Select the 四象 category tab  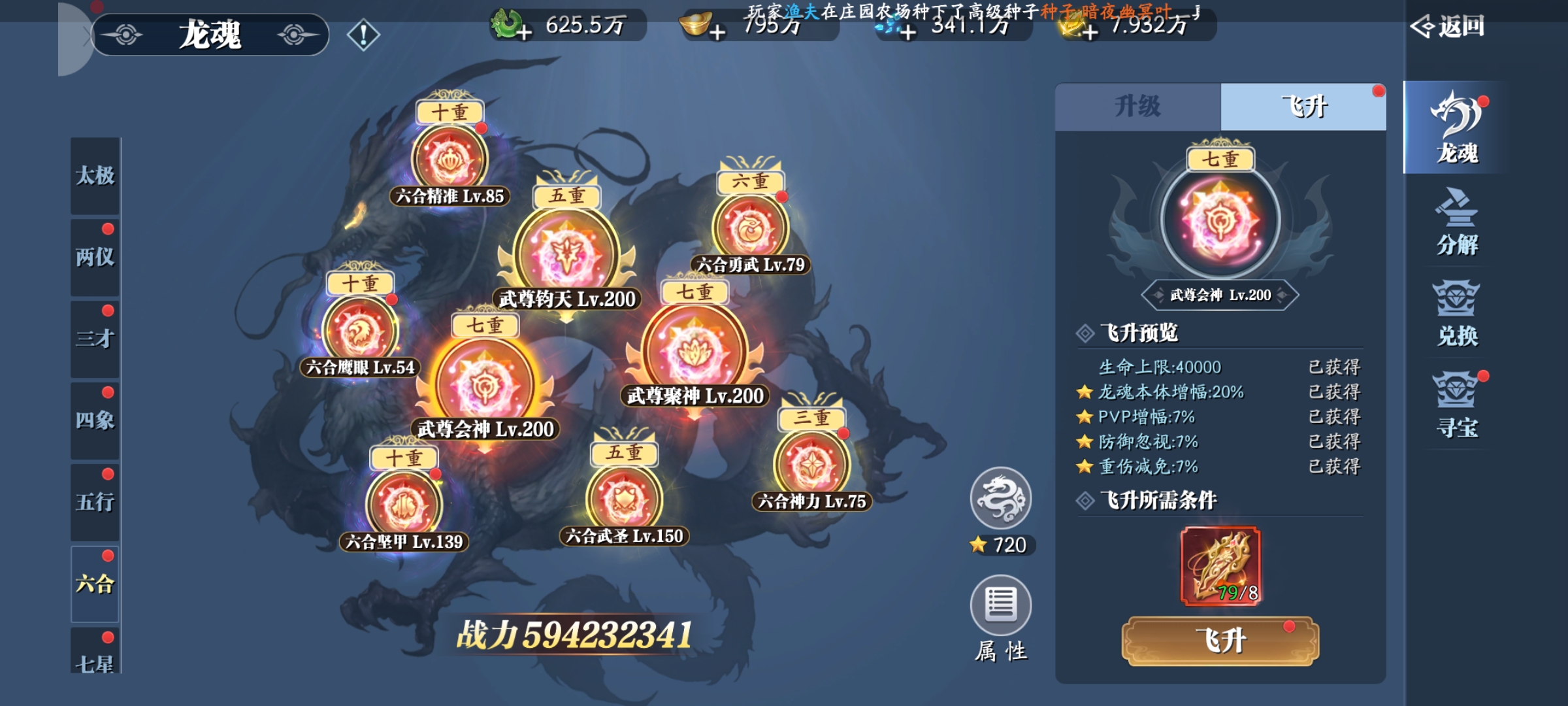tap(95, 421)
